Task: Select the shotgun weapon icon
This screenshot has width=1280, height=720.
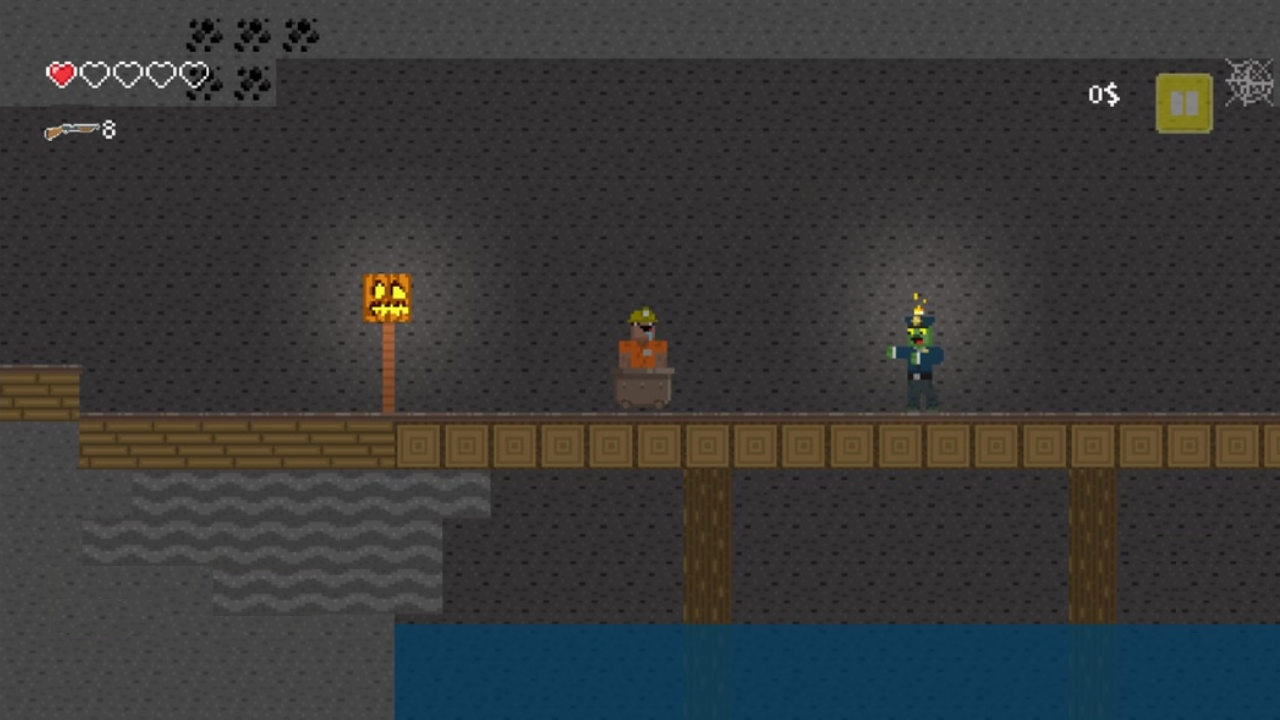Action: pyautogui.click(x=72, y=130)
